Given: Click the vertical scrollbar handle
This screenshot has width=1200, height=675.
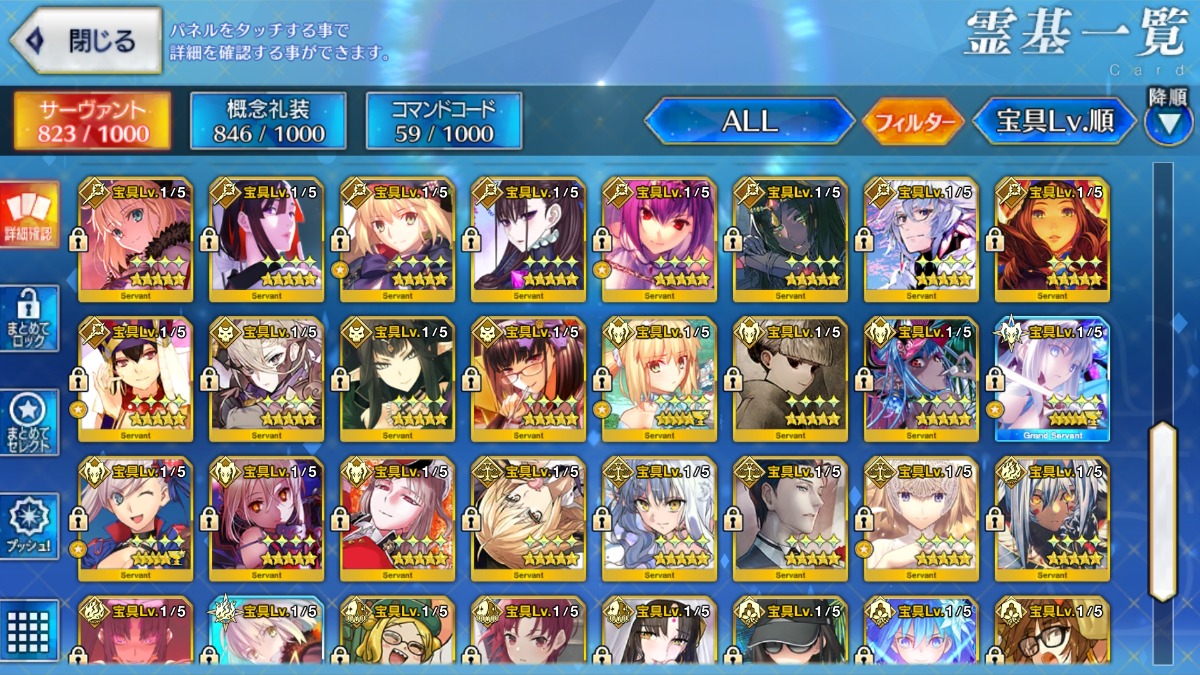Looking at the screenshot, I should 1163,510.
